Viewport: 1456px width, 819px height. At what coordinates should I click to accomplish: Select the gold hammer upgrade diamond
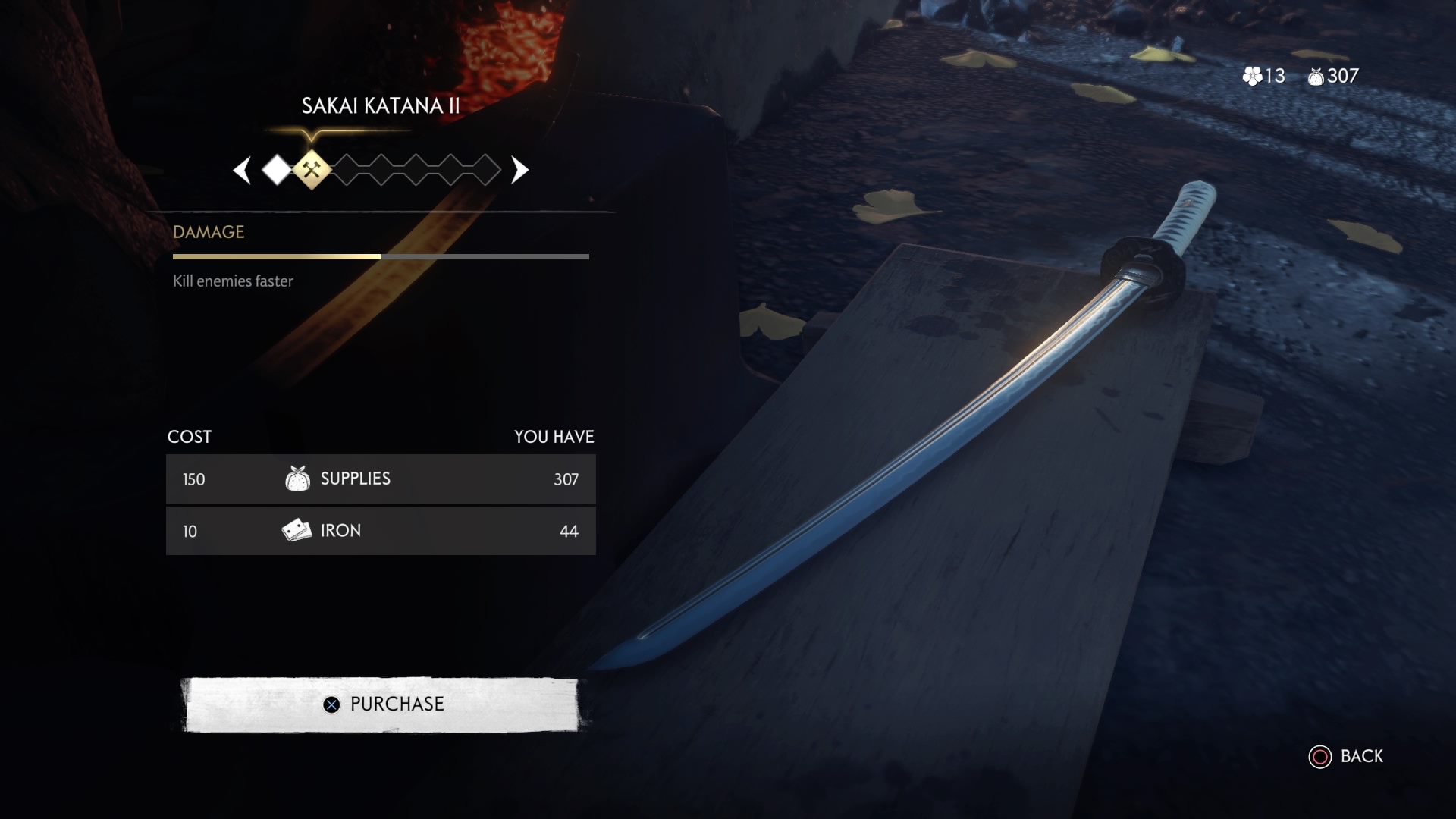point(312,170)
